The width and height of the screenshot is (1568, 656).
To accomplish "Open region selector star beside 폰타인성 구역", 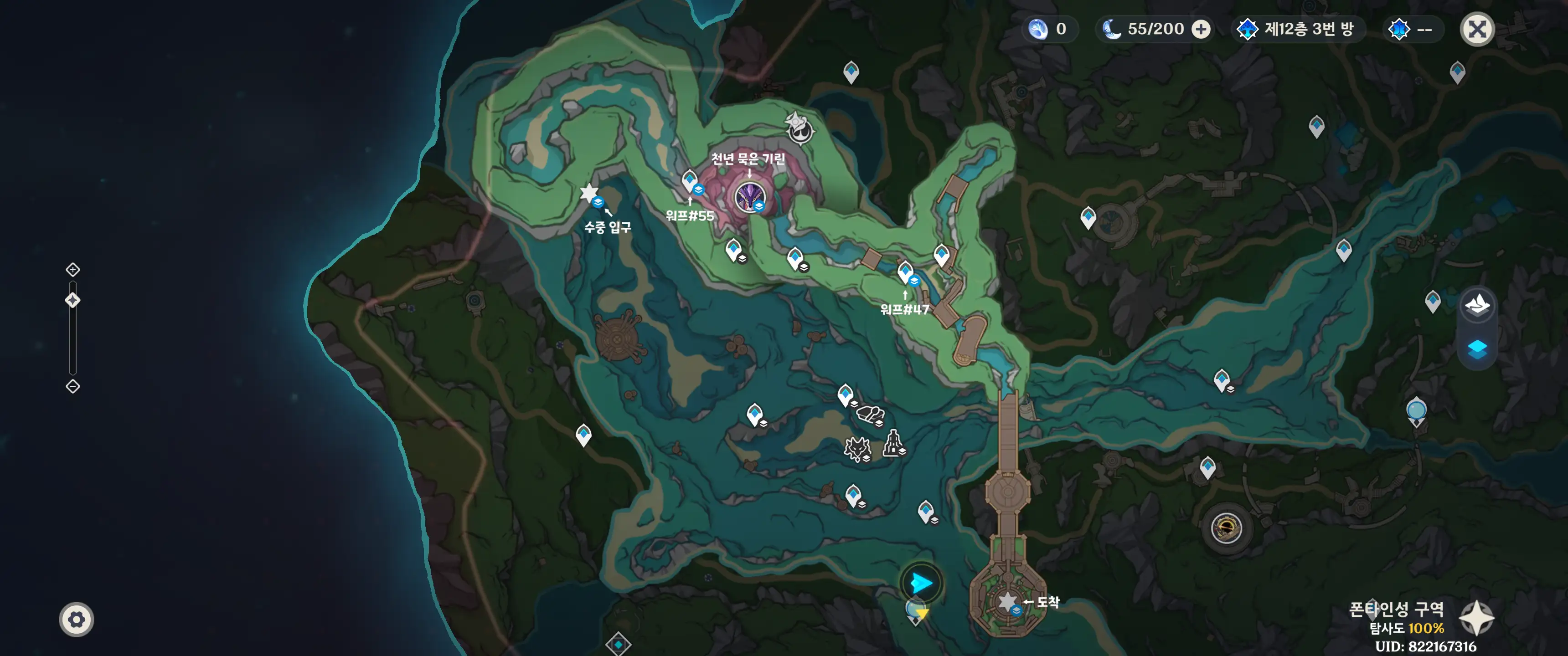I will tap(1477, 618).
